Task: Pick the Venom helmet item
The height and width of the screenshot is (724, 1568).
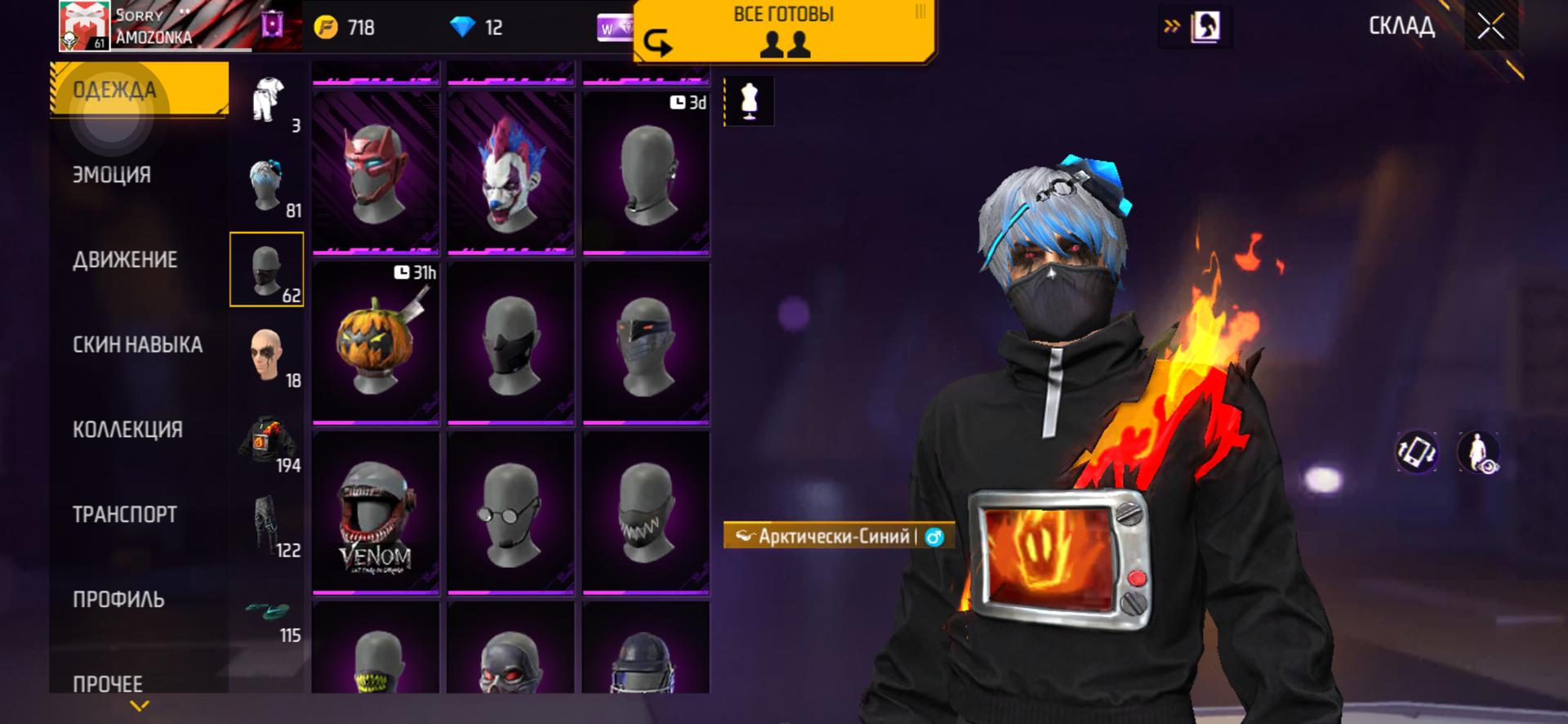Action: [376, 513]
